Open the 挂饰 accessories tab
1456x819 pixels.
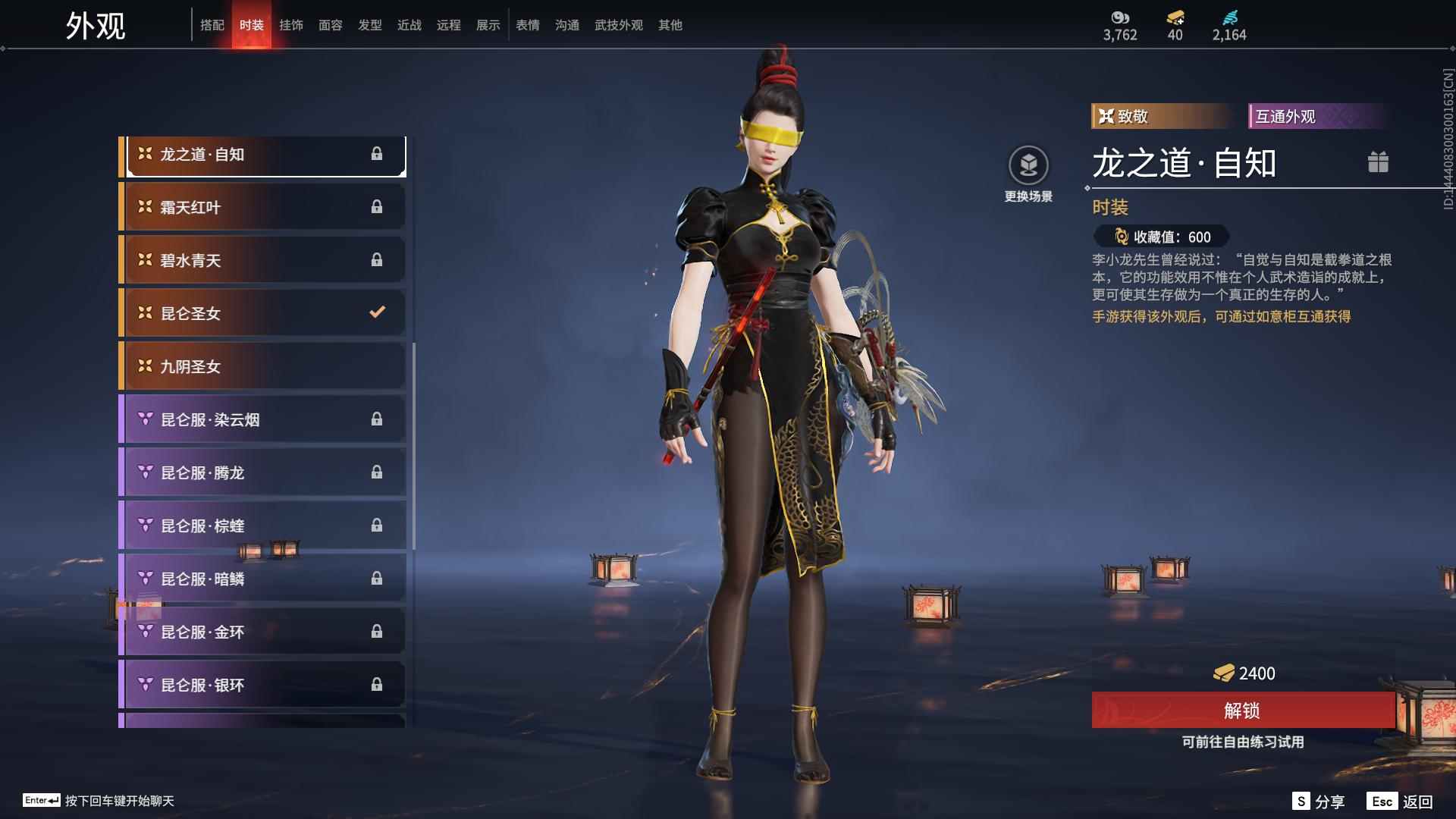[x=291, y=25]
